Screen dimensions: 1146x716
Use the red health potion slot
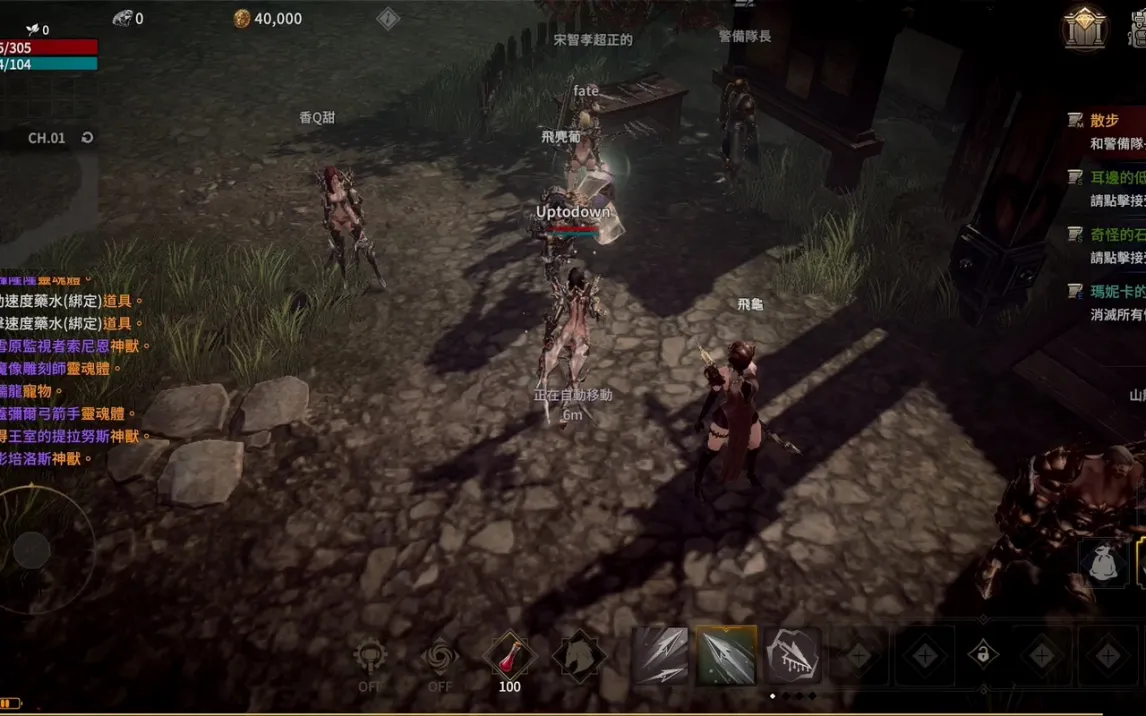click(509, 656)
